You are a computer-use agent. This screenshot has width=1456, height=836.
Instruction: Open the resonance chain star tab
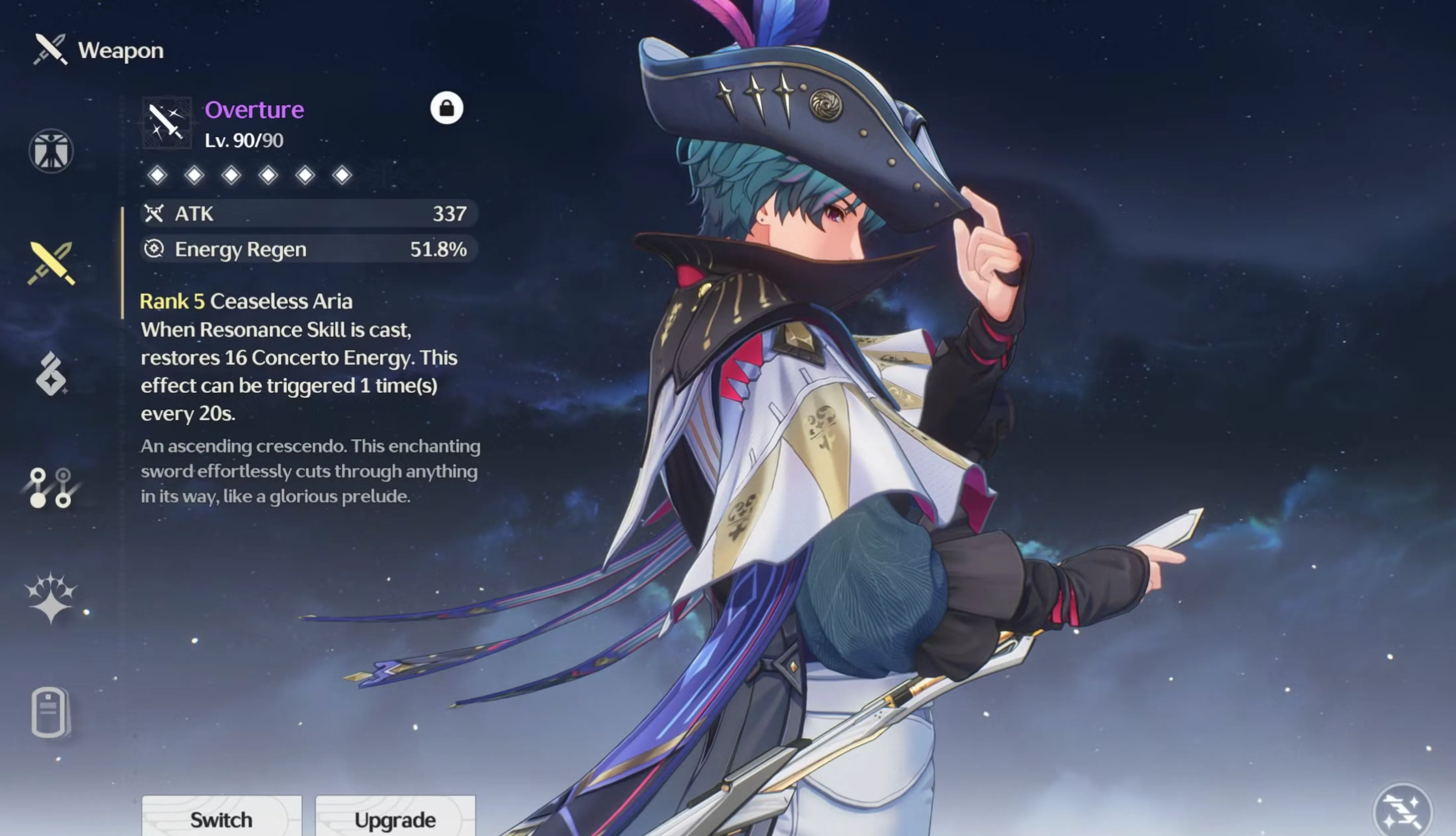point(51,598)
